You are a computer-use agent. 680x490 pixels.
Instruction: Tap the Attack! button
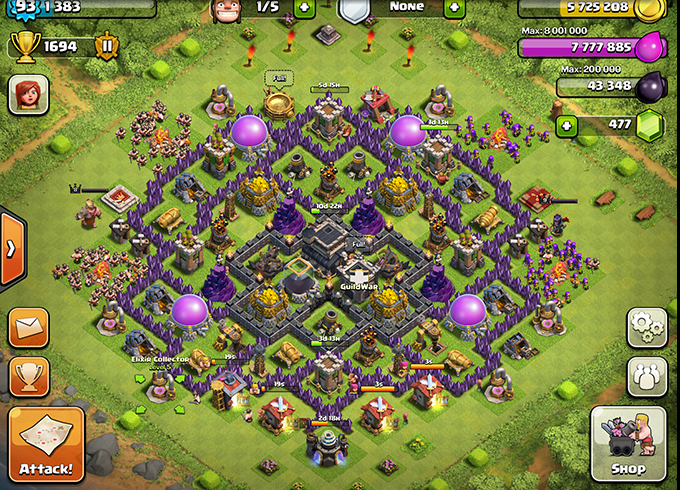click(46, 443)
